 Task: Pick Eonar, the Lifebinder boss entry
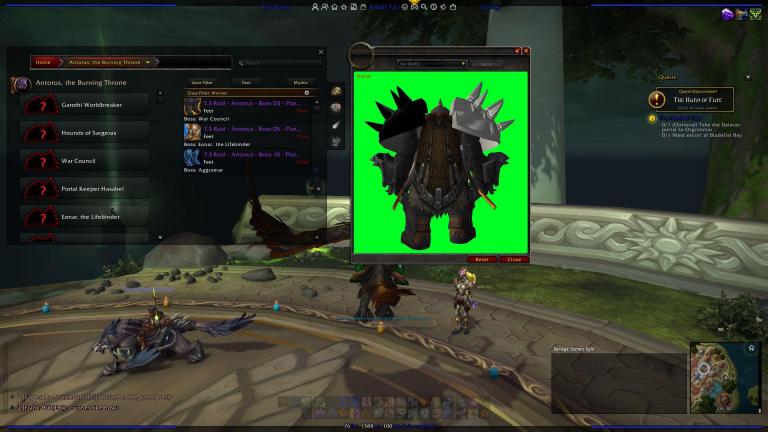(84, 217)
